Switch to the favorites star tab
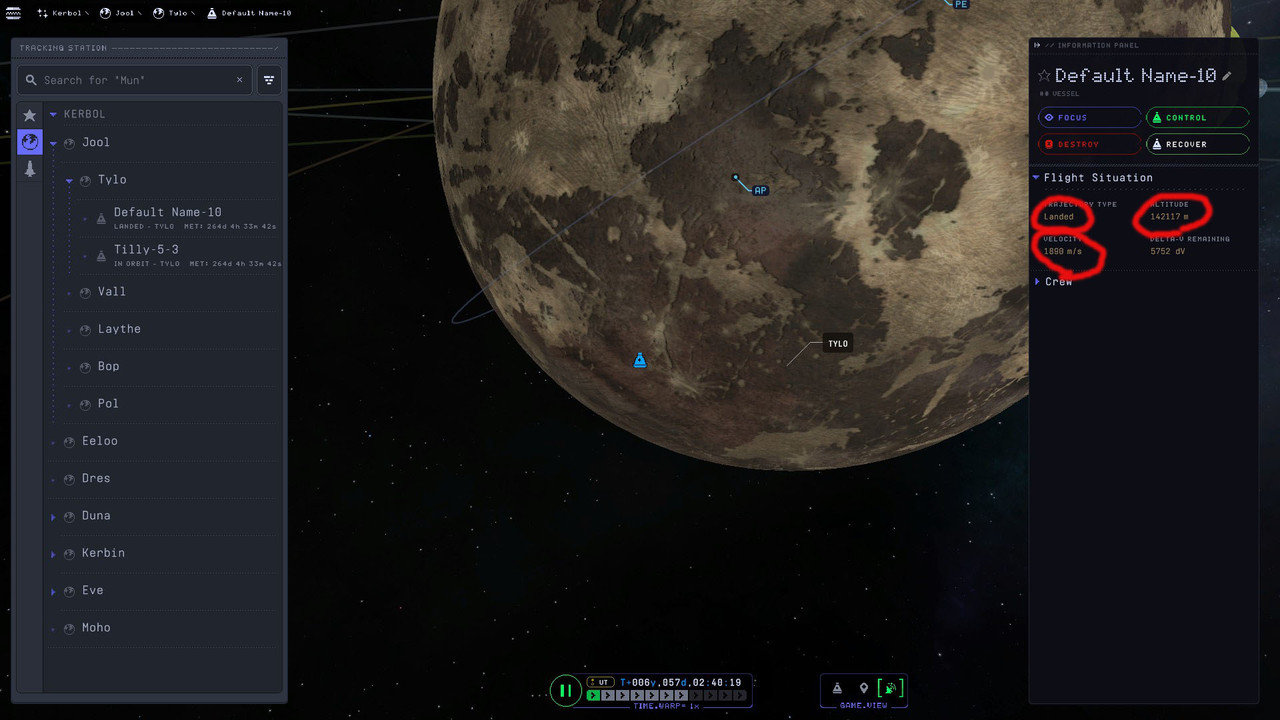This screenshot has width=1280, height=720. click(x=30, y=115)
